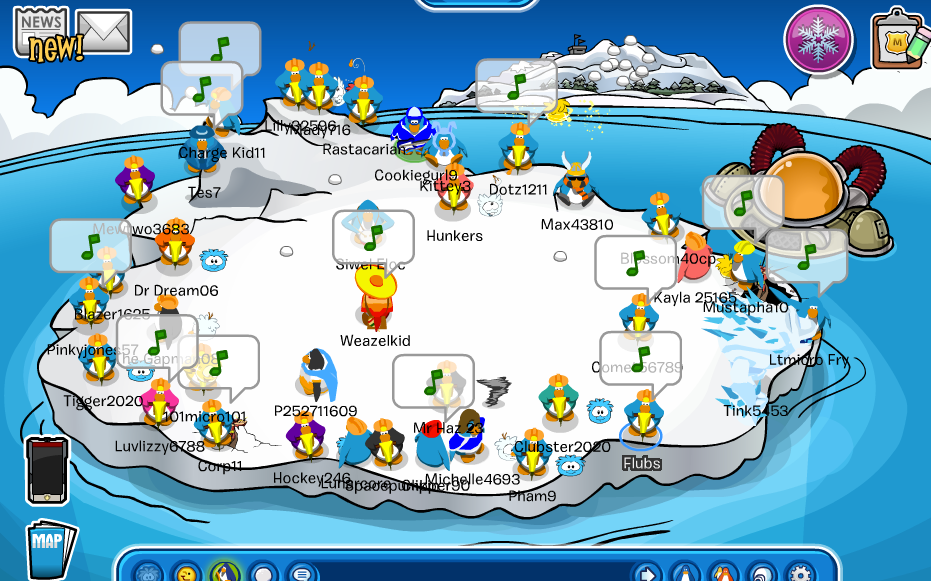
Task: Open the moderator badge clipboard
Action: [896, 40]
